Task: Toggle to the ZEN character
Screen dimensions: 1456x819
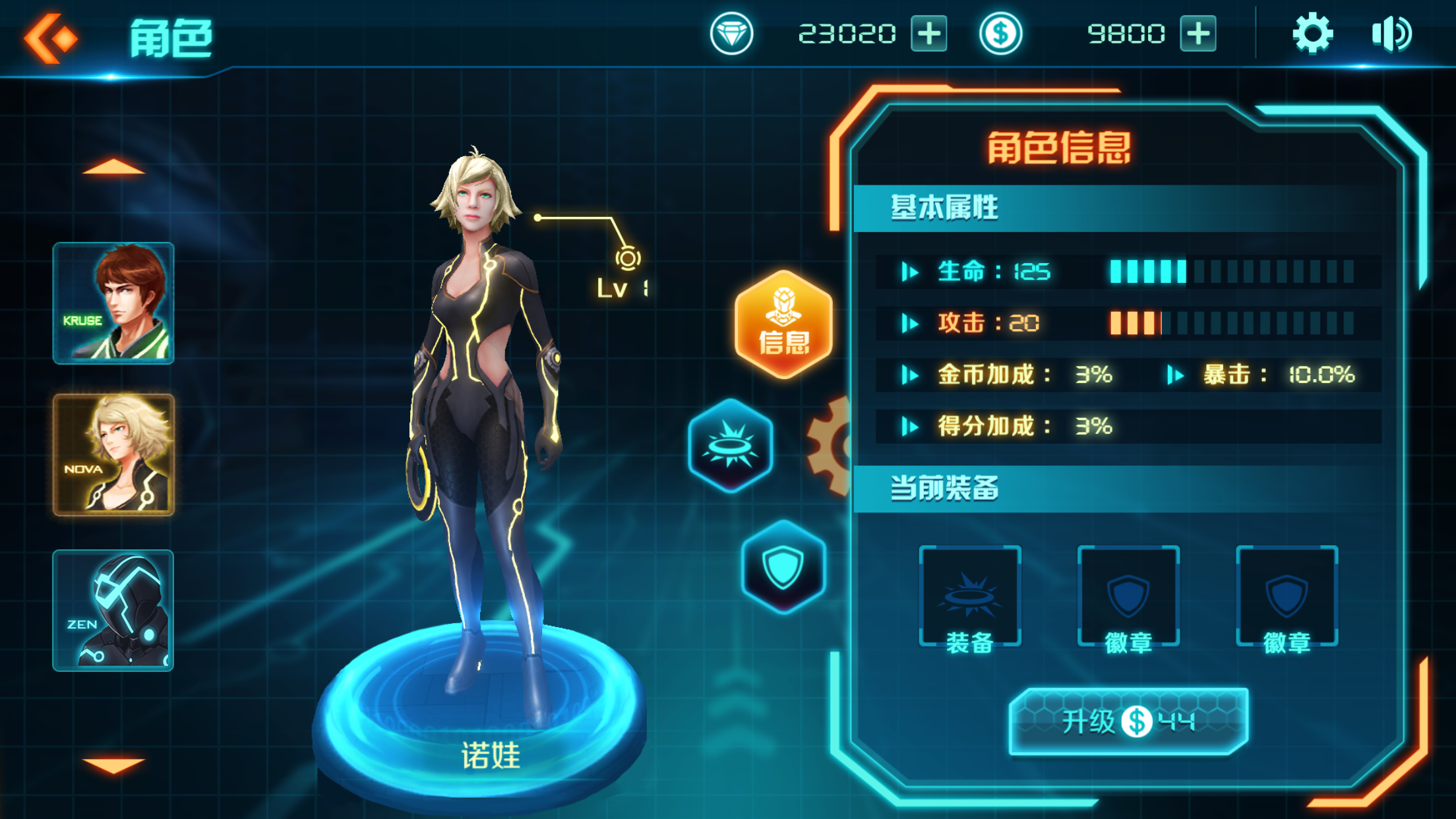Action: coord(113,610)
